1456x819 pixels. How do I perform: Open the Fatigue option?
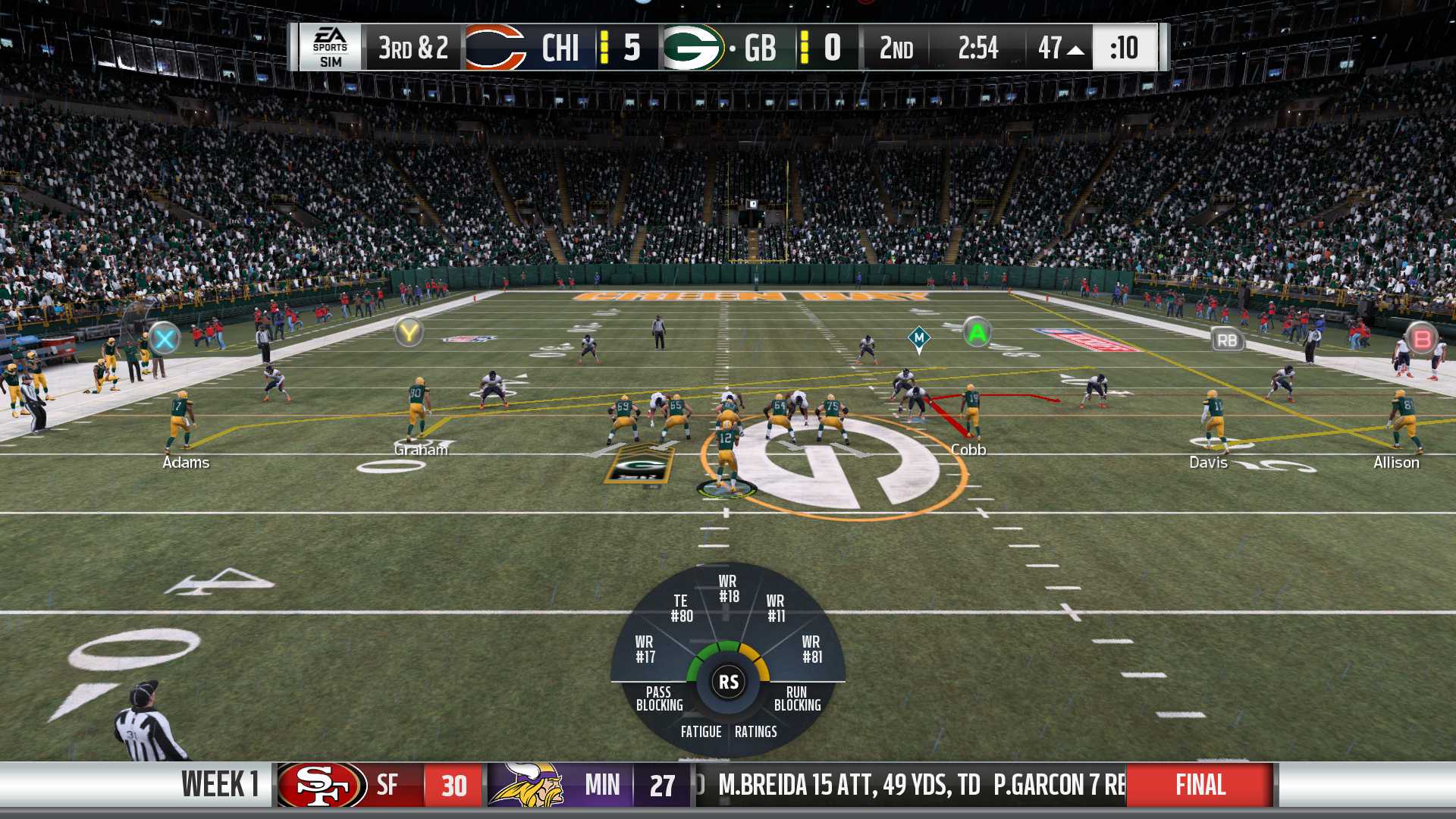(x=701, y=732)
